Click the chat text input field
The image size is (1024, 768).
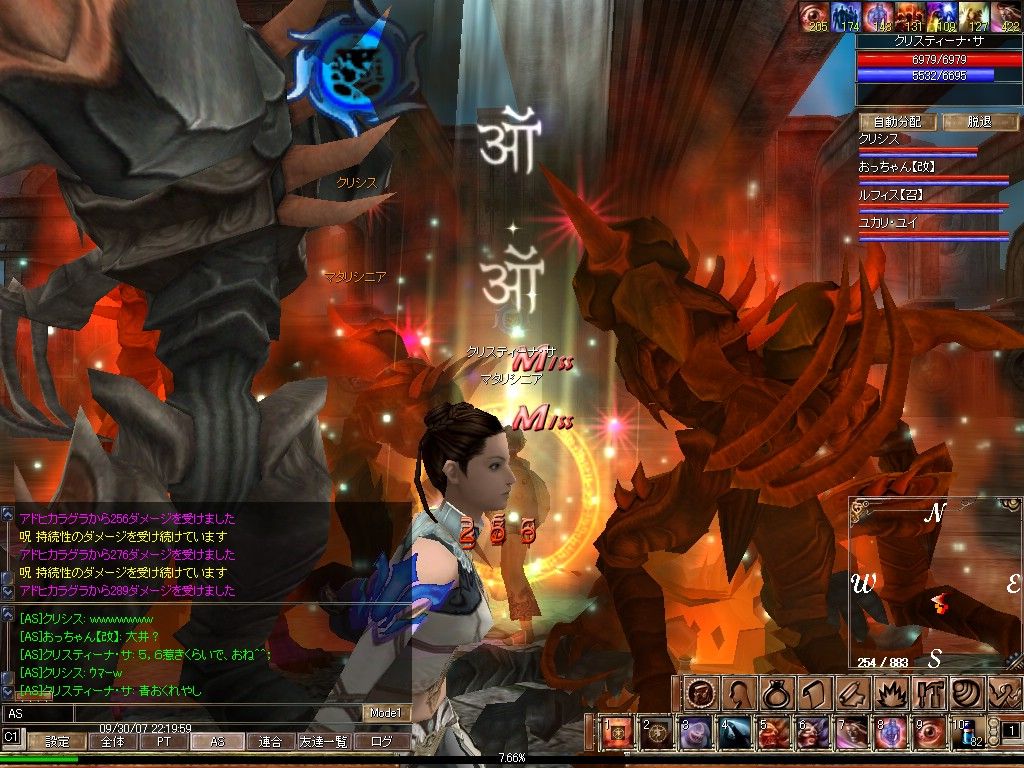click(180, 713)
